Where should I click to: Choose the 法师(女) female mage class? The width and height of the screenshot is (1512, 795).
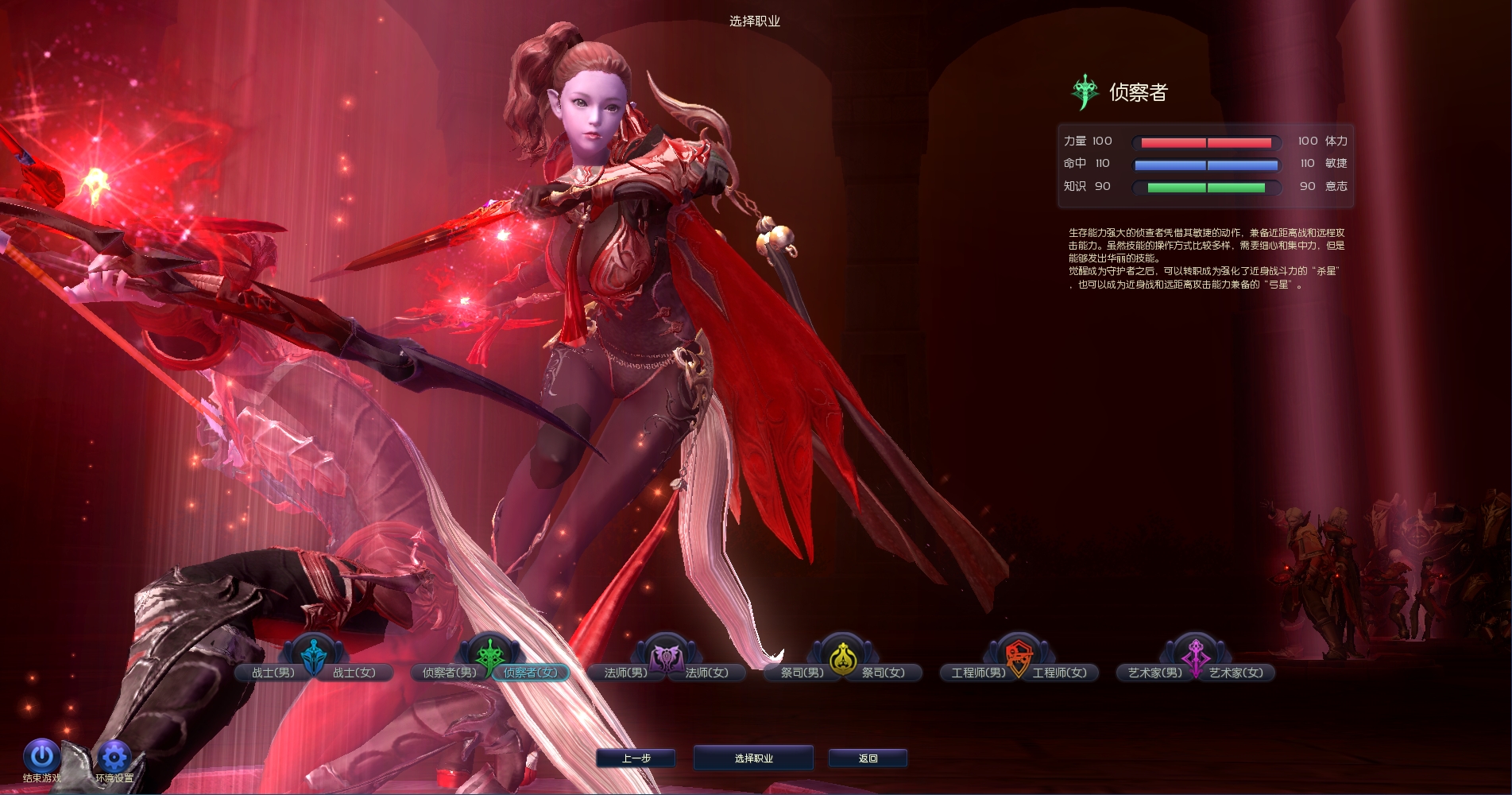[x=707, y=673]
